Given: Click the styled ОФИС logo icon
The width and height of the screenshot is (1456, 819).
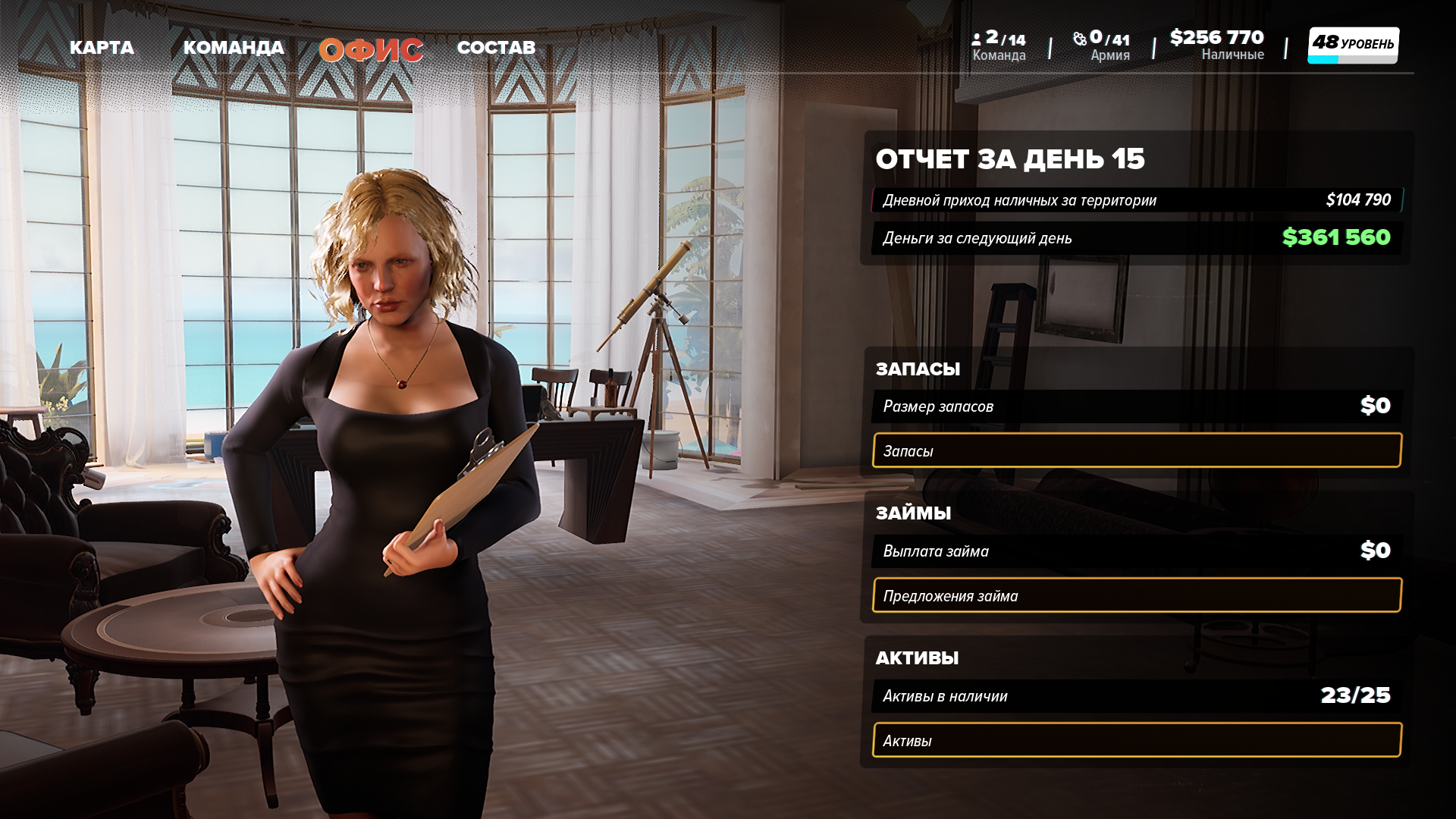Looking at the screenshot, I should point(371,49).
